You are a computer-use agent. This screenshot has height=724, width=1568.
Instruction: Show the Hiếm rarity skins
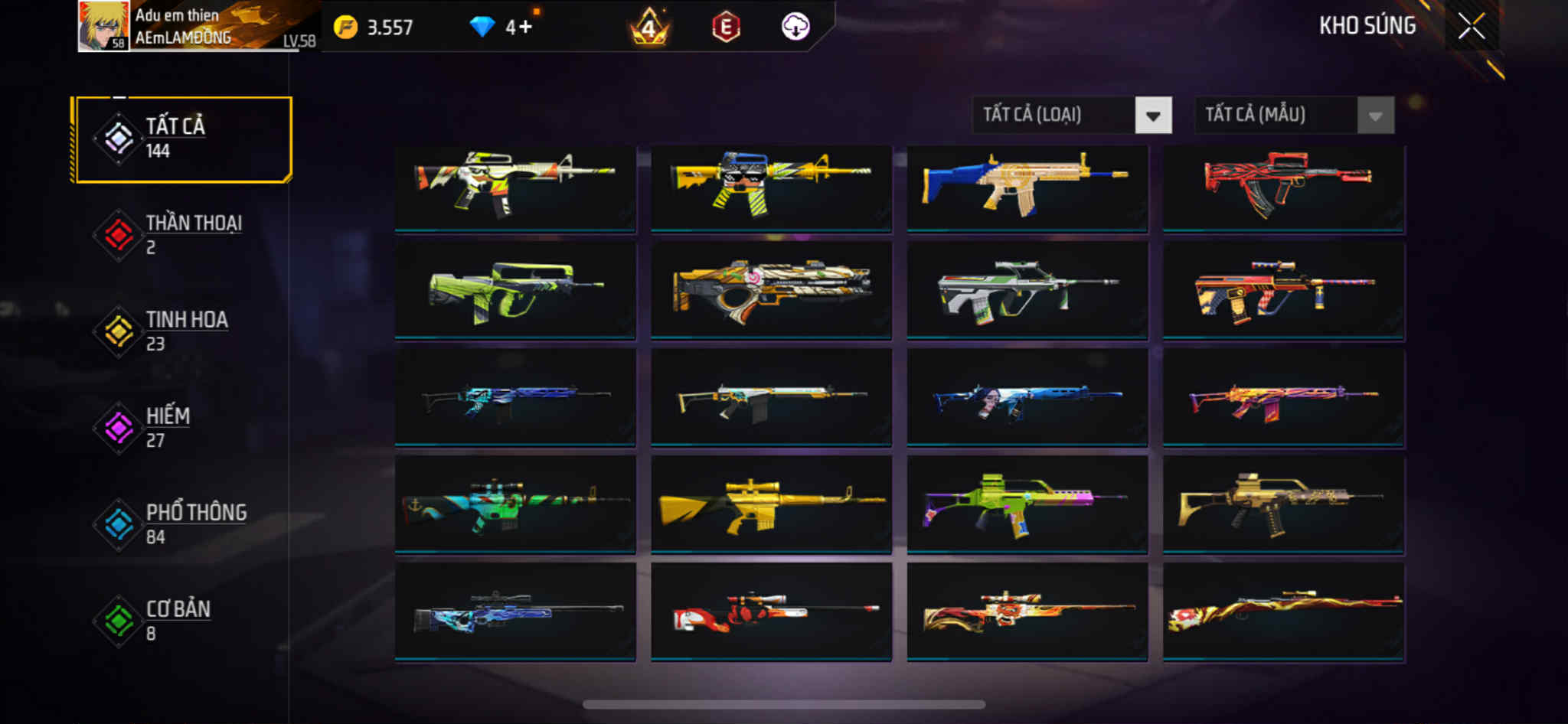click(182, 428)
